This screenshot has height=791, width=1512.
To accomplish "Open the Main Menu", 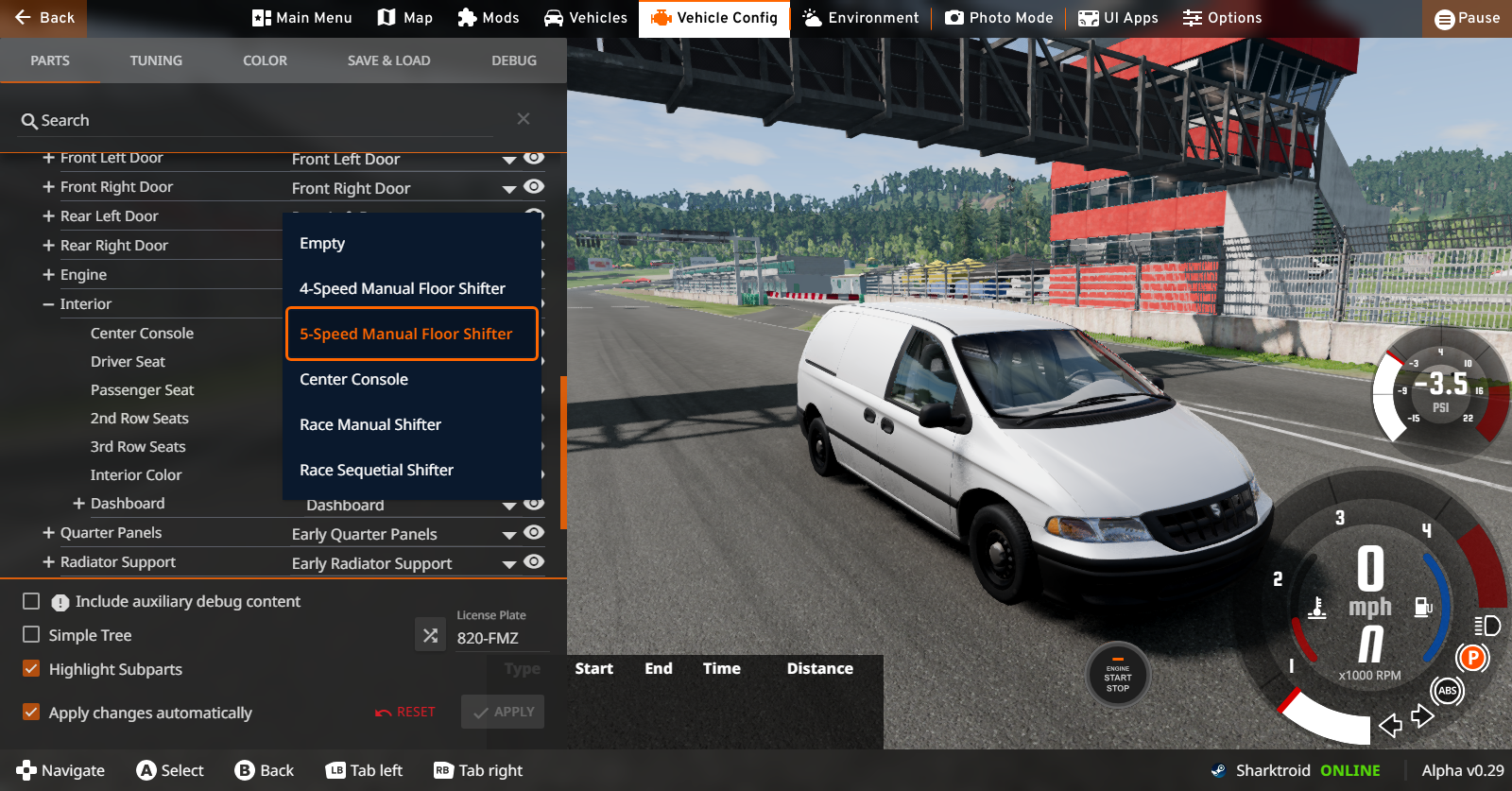I will (301, 18).
